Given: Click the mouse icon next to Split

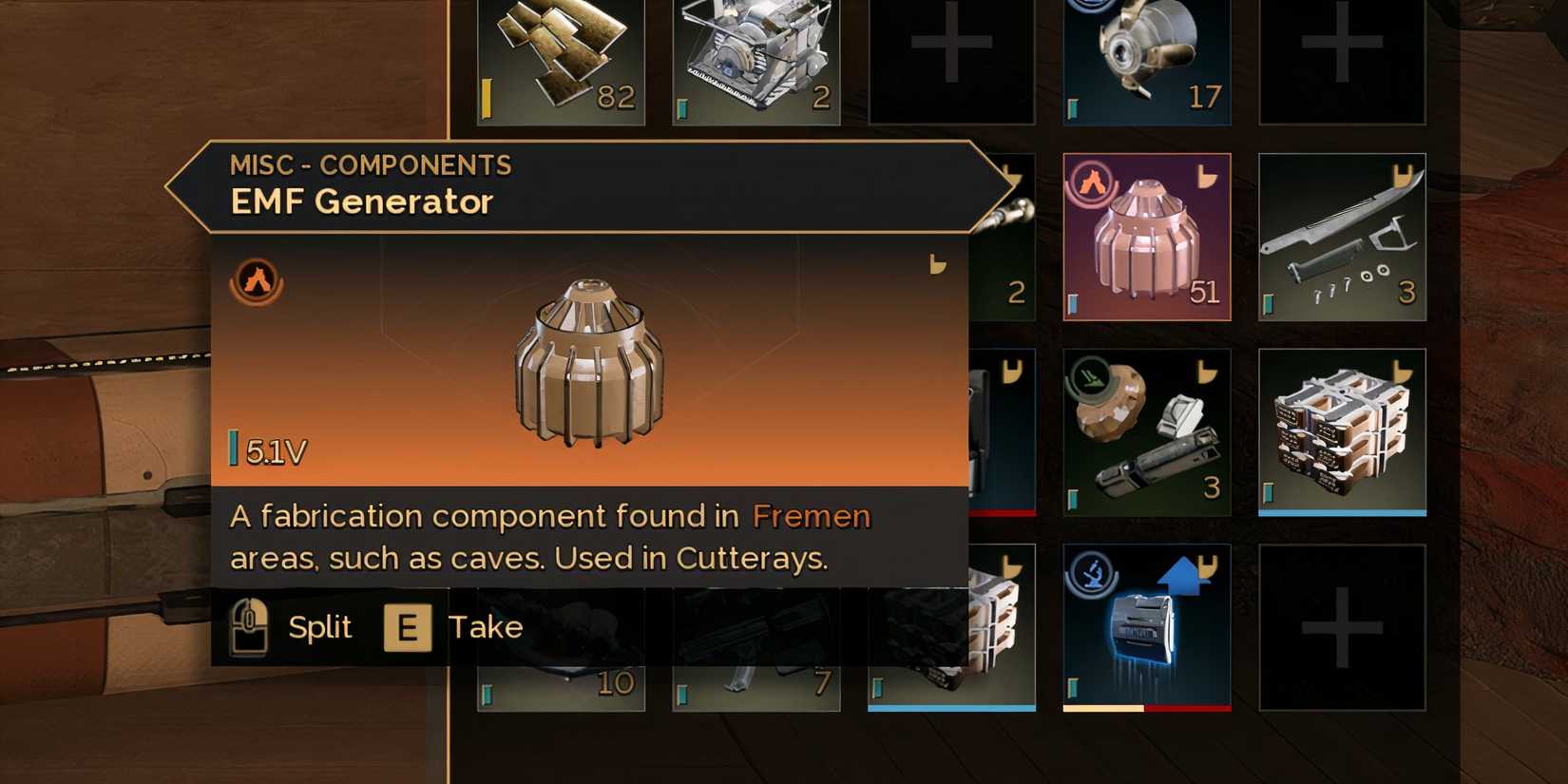Looking at the screenshot, I should (252, 626).
